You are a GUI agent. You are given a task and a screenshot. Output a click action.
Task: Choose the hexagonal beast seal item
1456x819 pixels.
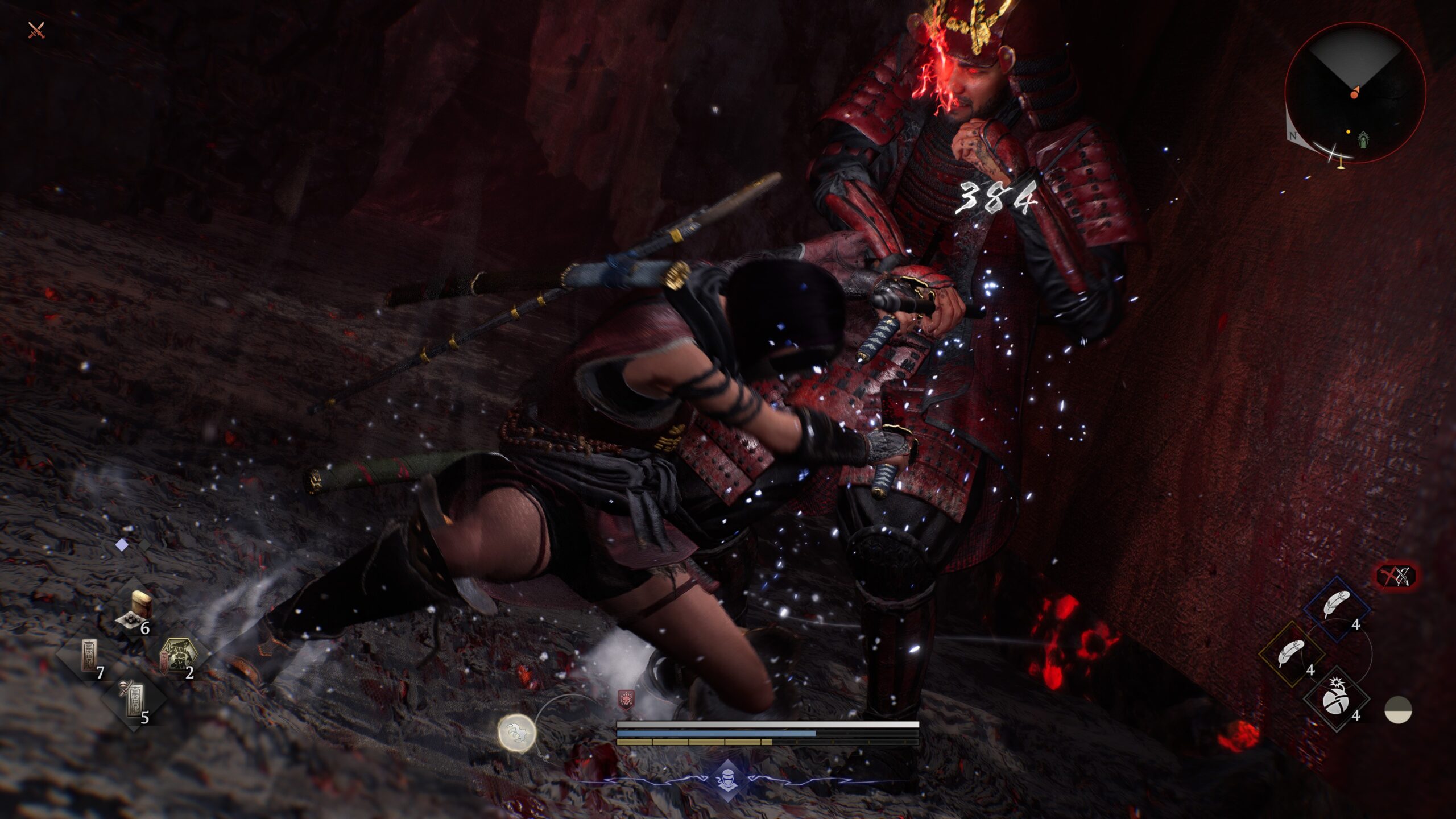(x=179, y=656)
